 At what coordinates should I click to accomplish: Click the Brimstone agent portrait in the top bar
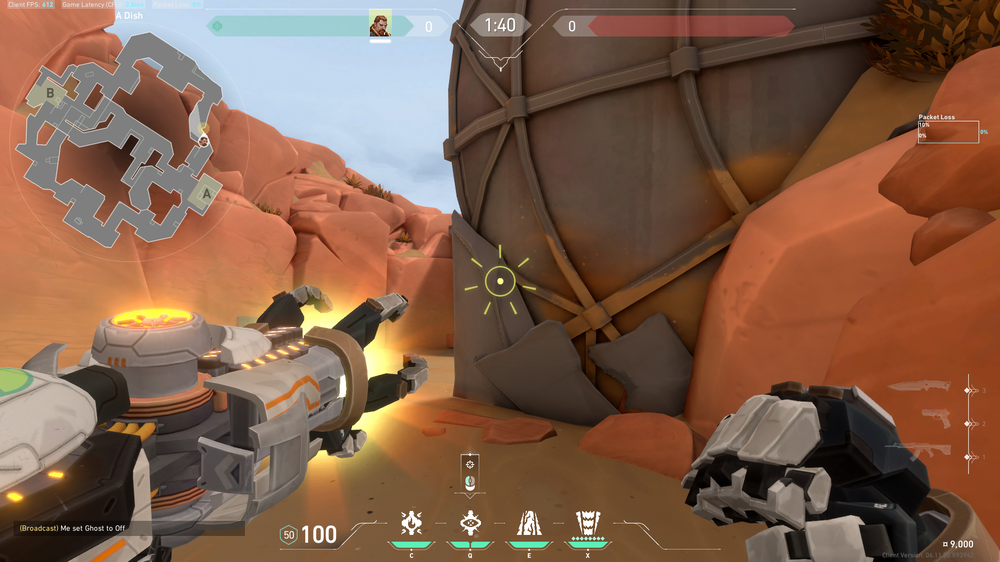[380, 25]
